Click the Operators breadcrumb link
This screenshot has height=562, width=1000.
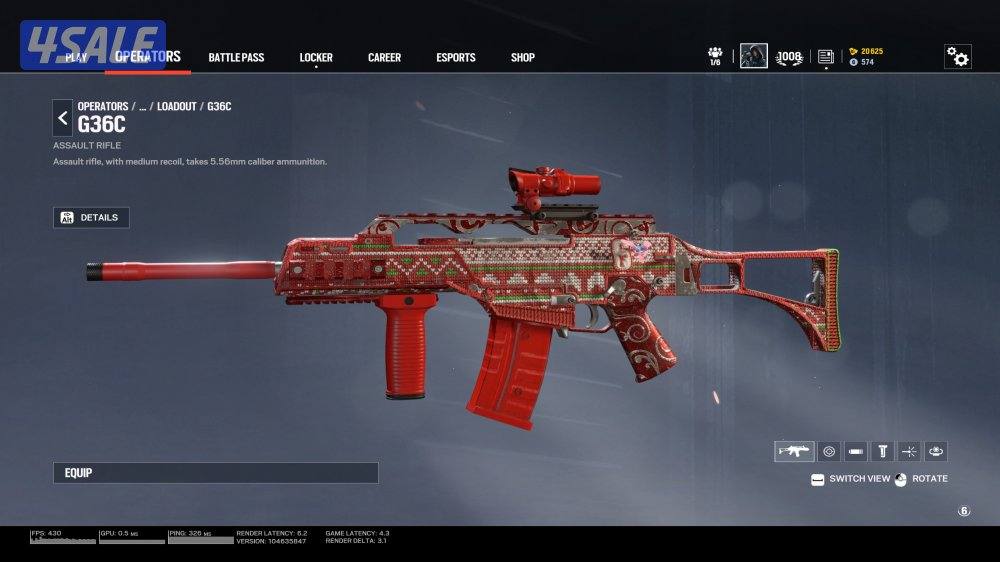coord(103,106)
